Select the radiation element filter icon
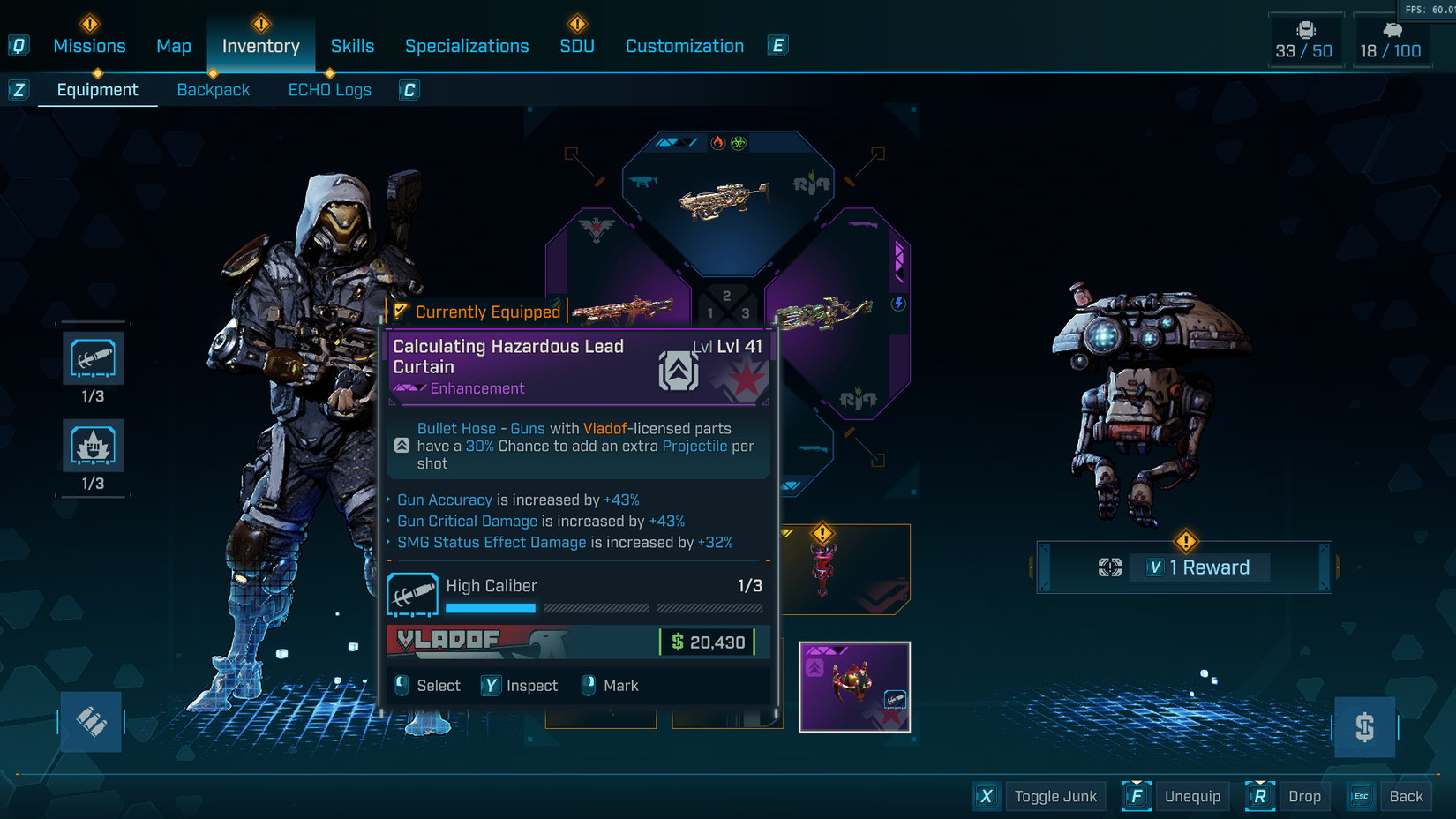Screen dimensions: 1456x819 [739, 143]
